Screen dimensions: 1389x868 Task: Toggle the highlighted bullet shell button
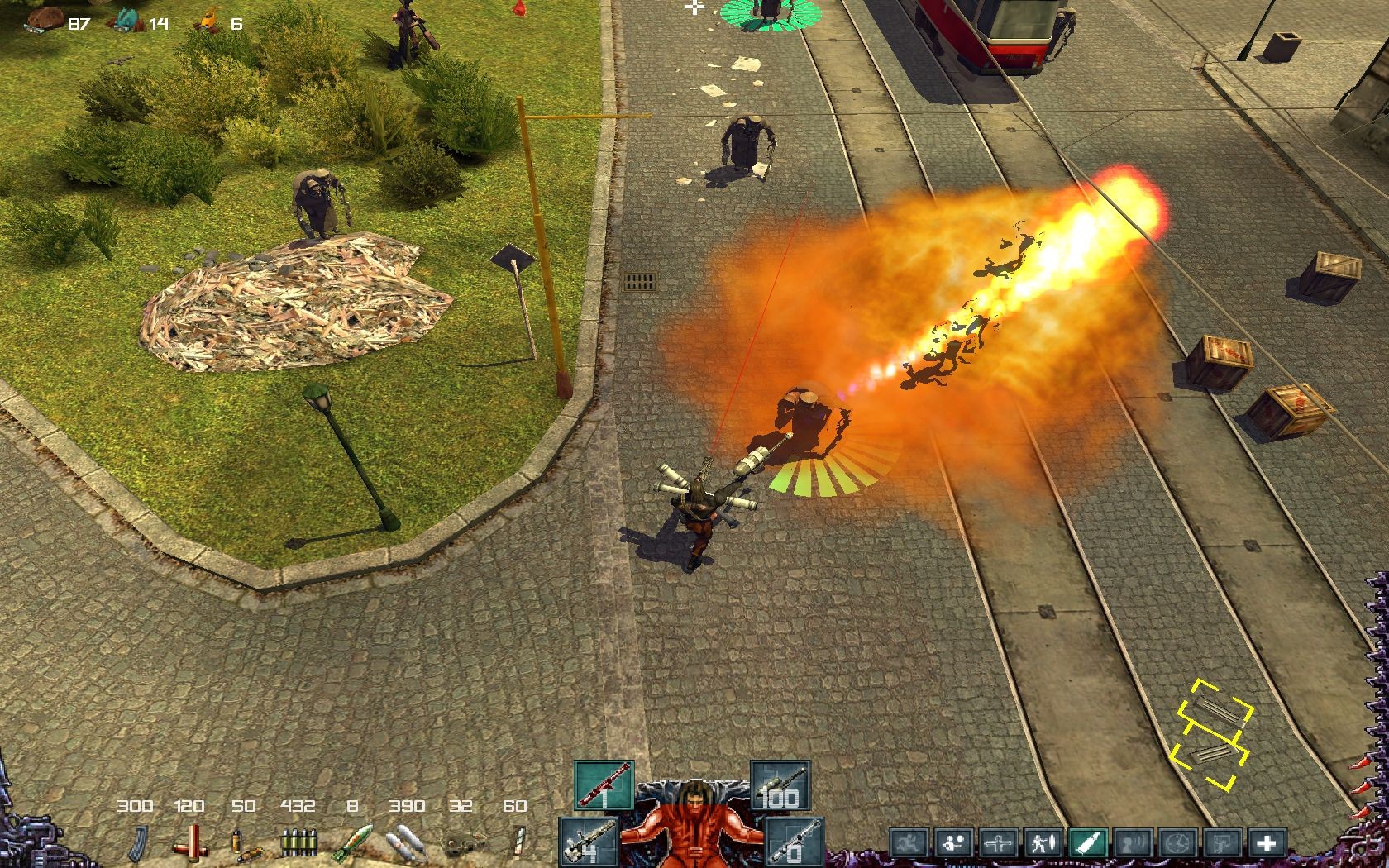coord(1086,844)
